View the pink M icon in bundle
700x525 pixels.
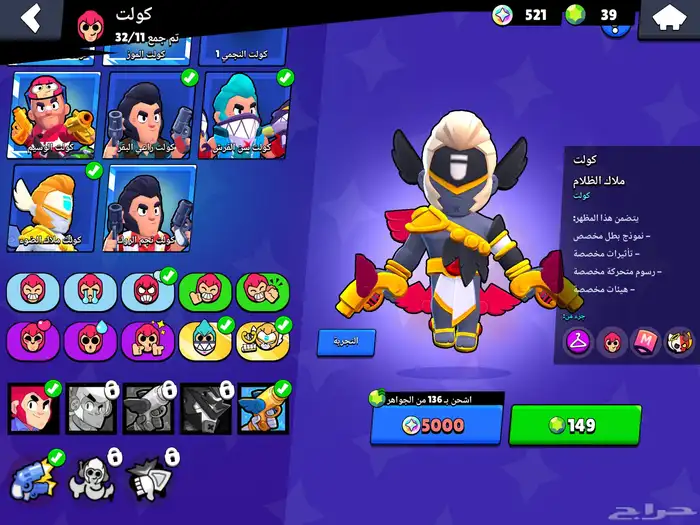[x=647, y=342]
